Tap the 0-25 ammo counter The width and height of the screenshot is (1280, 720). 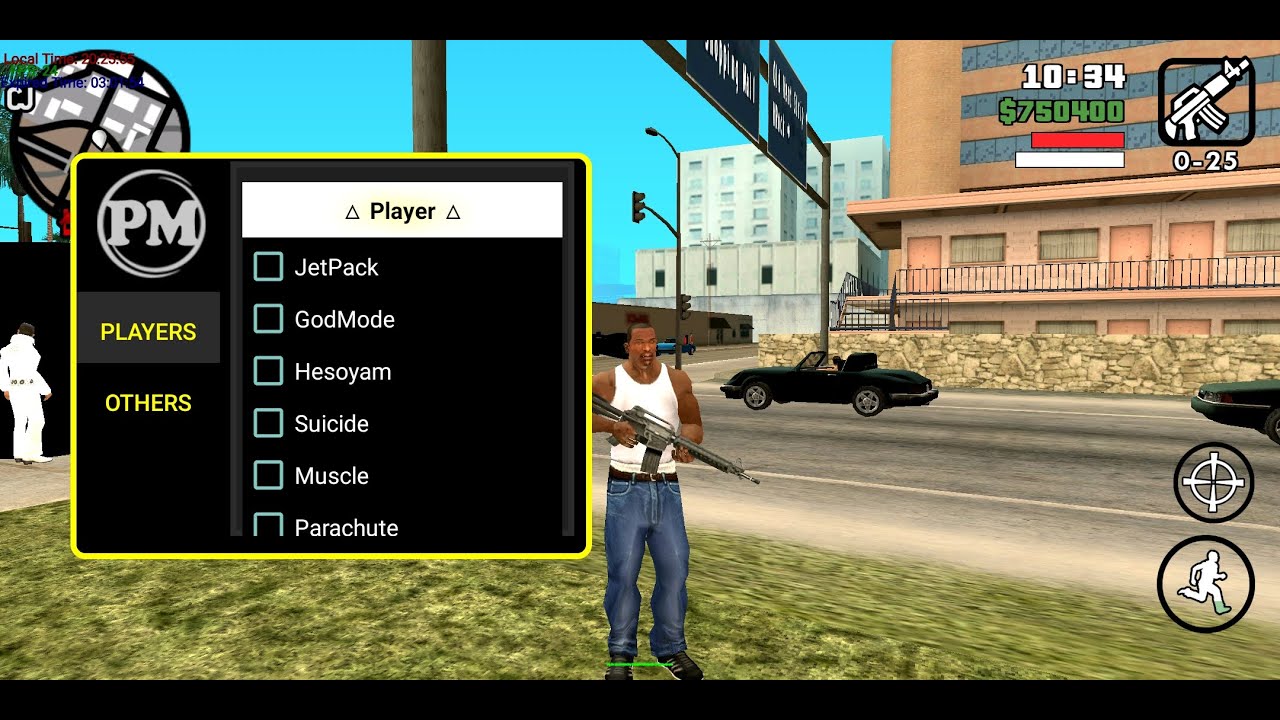[x=1205, y=160]
